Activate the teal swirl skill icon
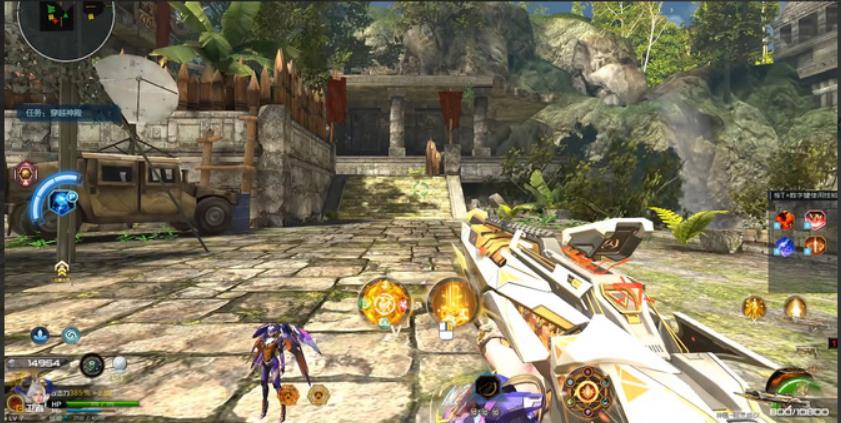 click(72, 336)
